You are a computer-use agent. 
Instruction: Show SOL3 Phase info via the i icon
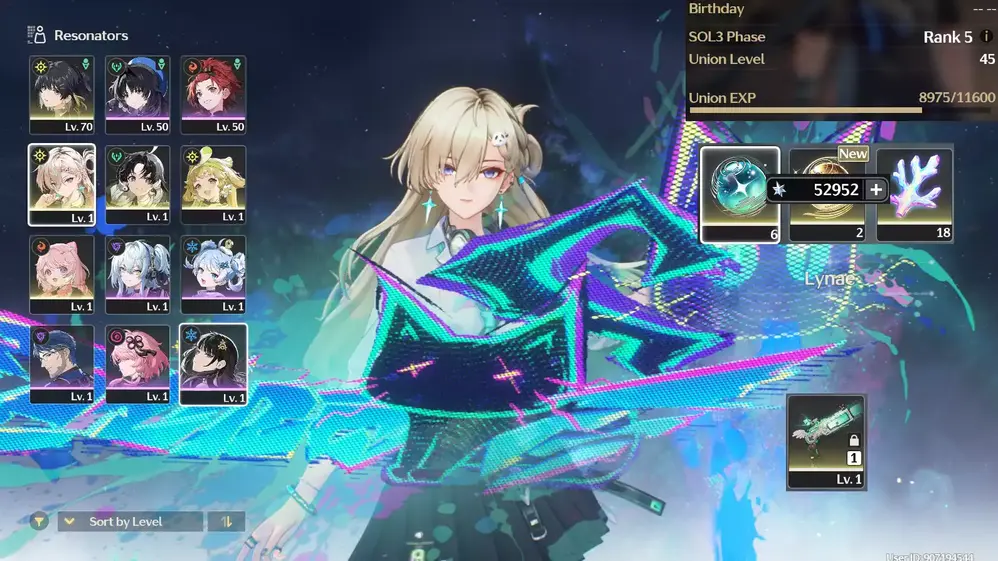point(988,37)
